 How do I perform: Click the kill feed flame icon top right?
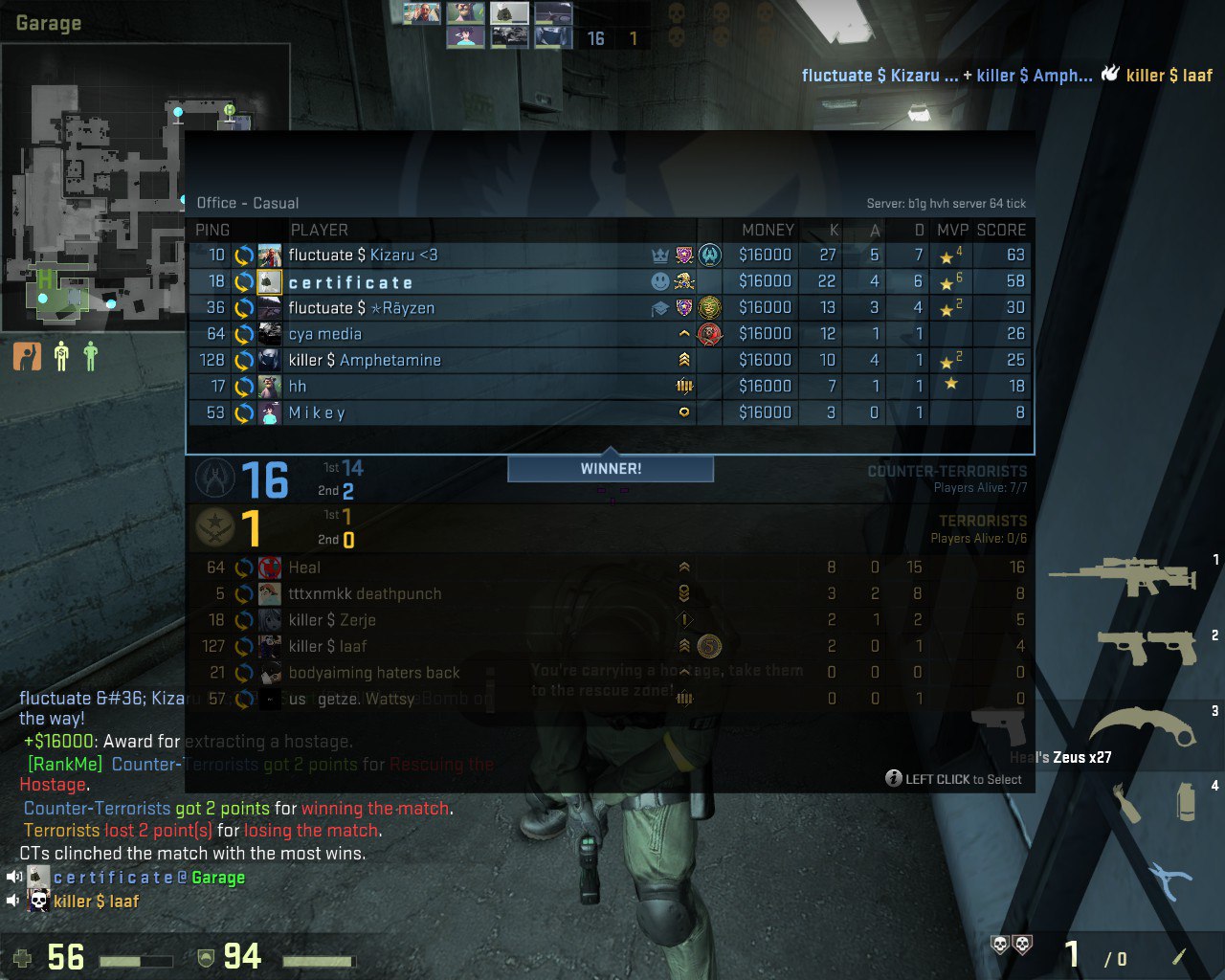coord(1109,71)
